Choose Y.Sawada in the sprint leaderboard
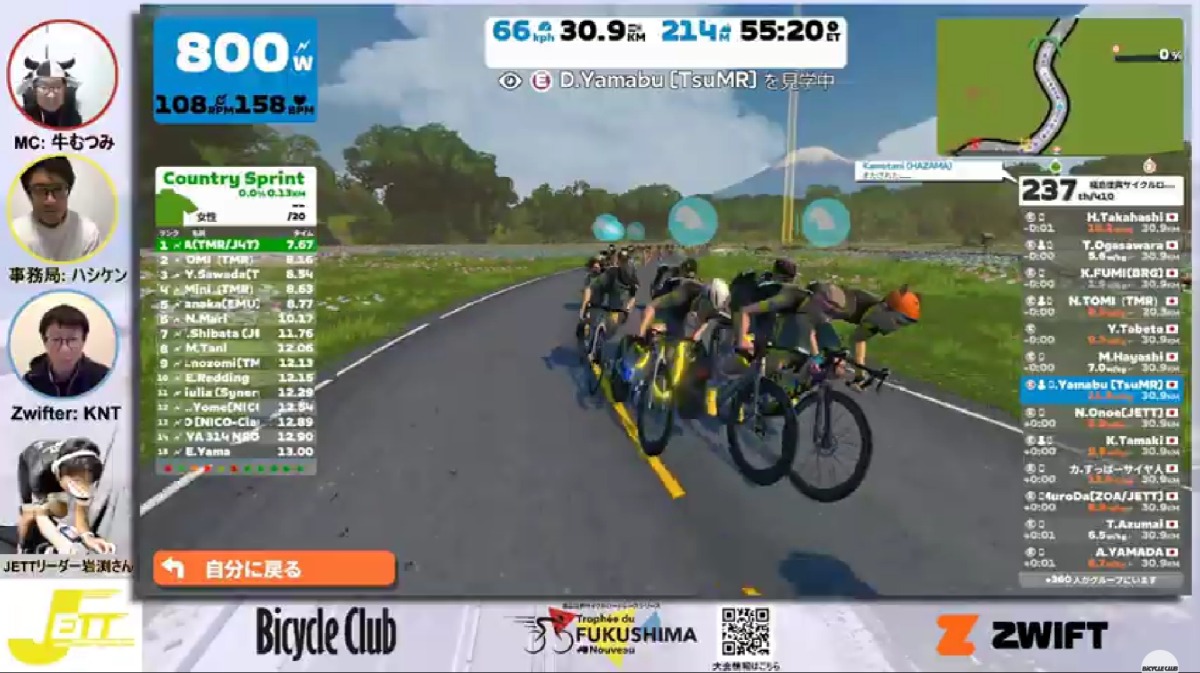 [236, 274]
